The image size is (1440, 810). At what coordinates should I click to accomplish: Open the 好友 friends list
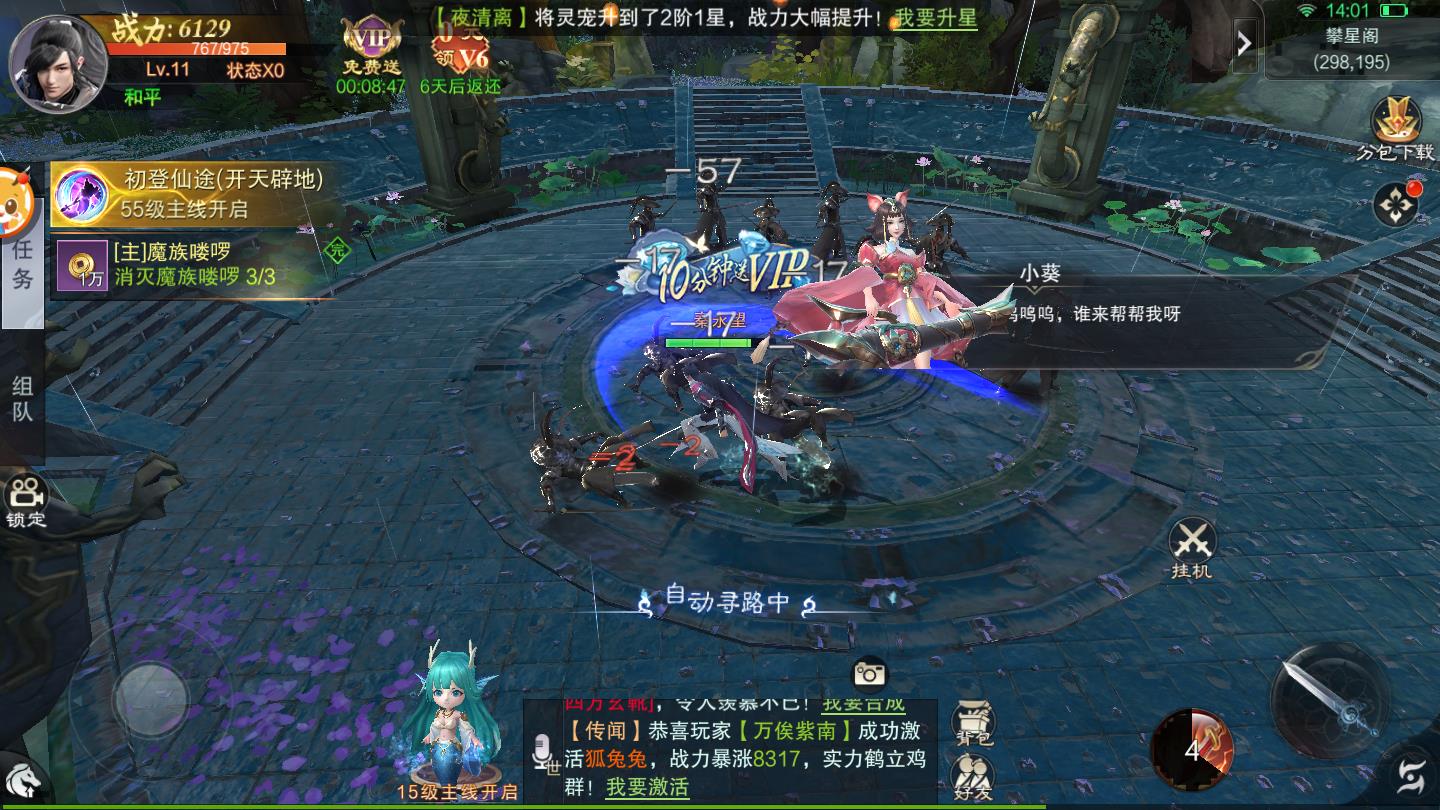point(972,776)
